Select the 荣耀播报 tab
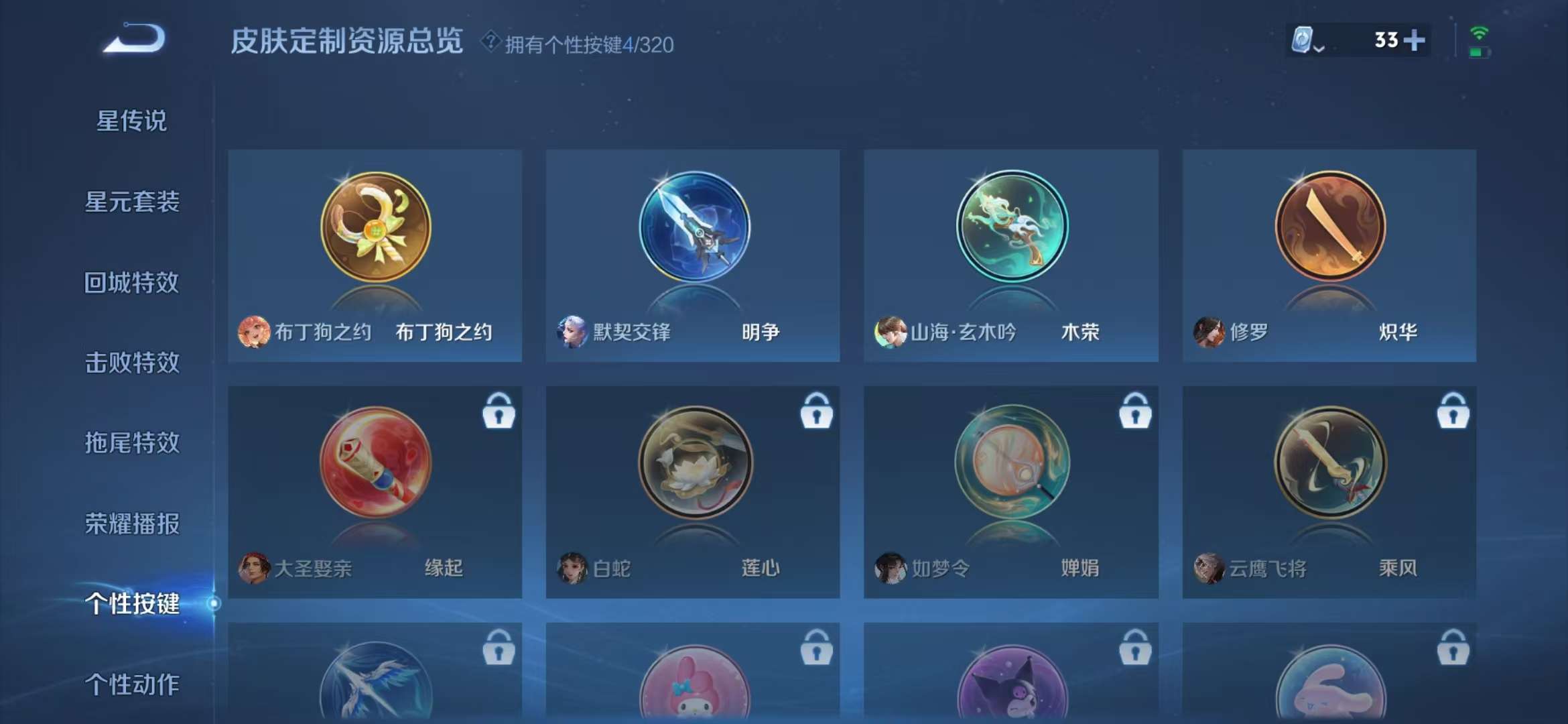Viewport: 1568px width, 724px height. tap(132, 524)
